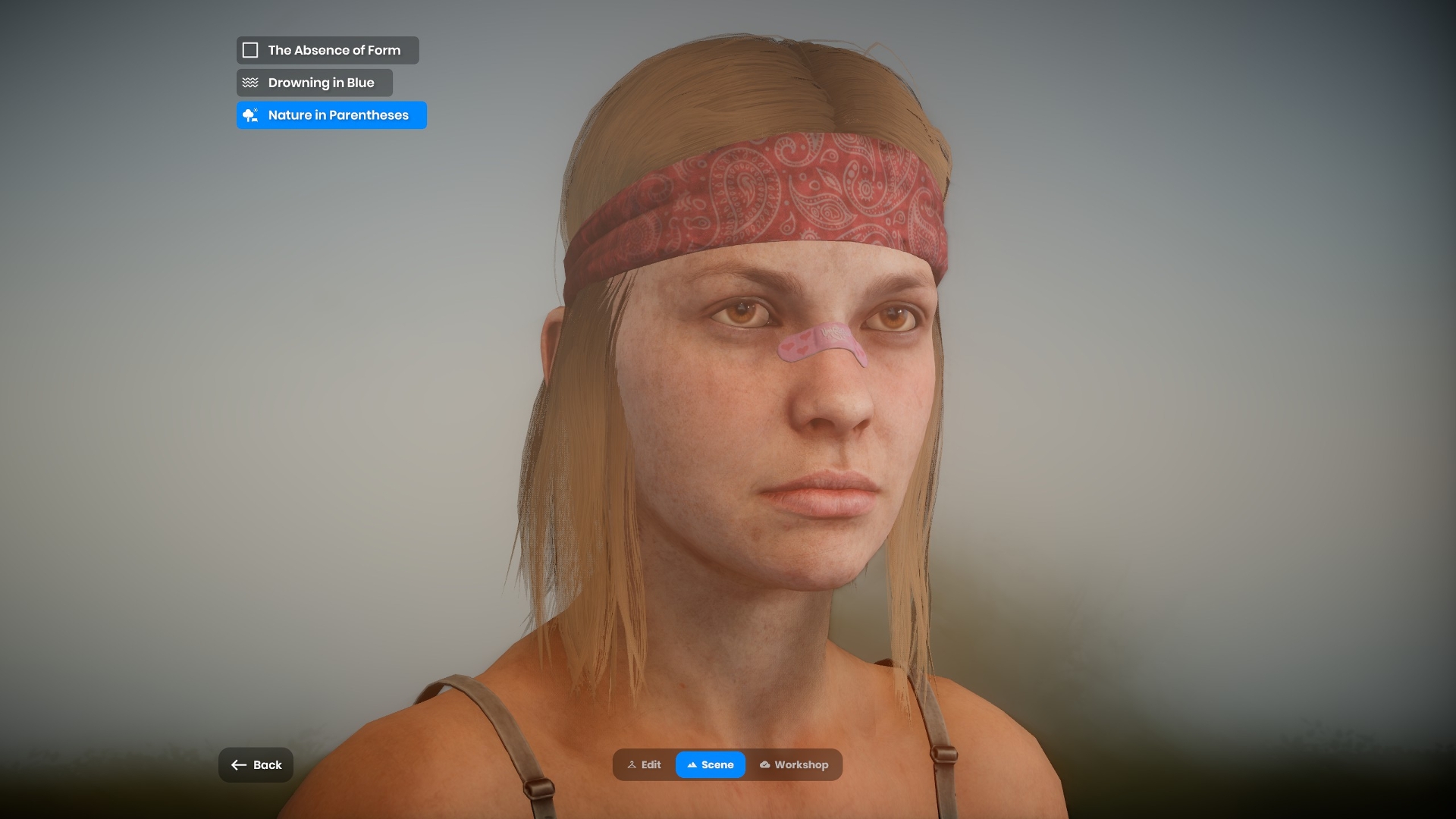Viewport: 1456px width, 819px height.
Task: Pick the Nature in Parentheses scene
Action: coord(331,115)
